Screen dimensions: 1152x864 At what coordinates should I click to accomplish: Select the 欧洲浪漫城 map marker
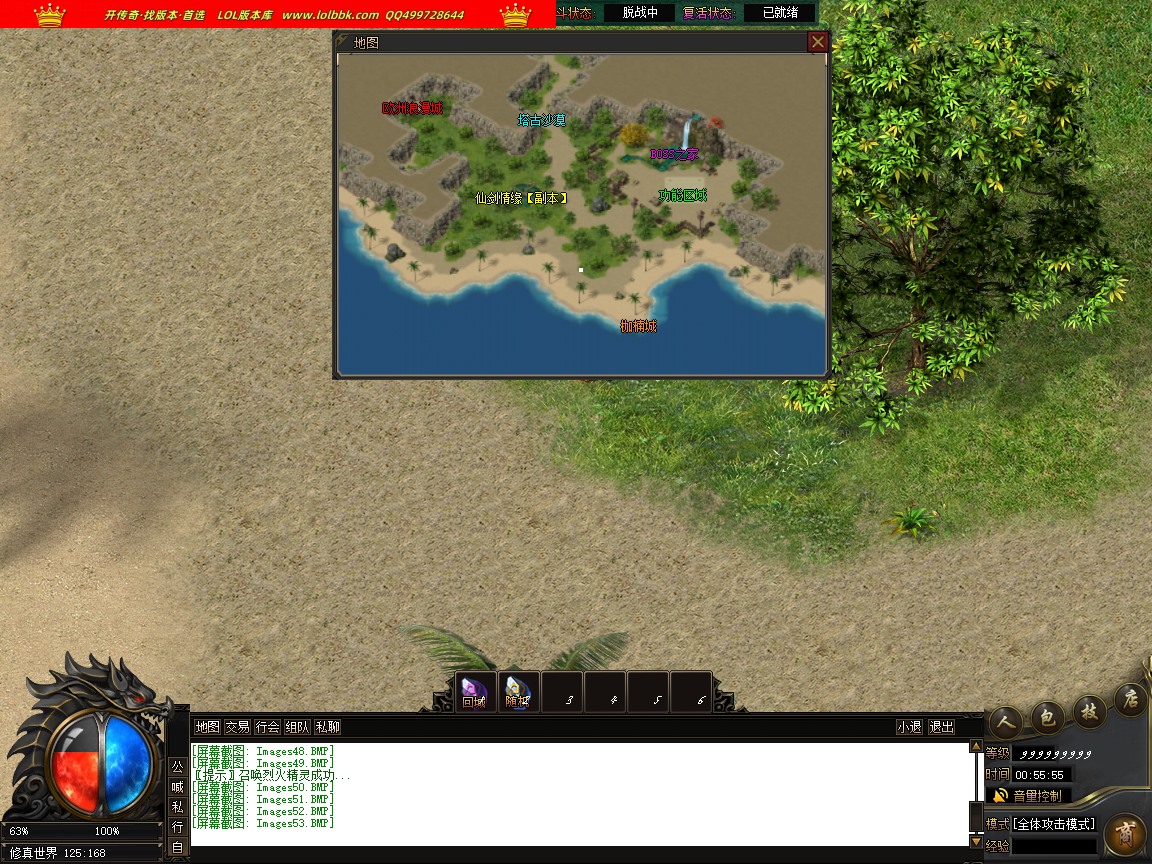411,108
